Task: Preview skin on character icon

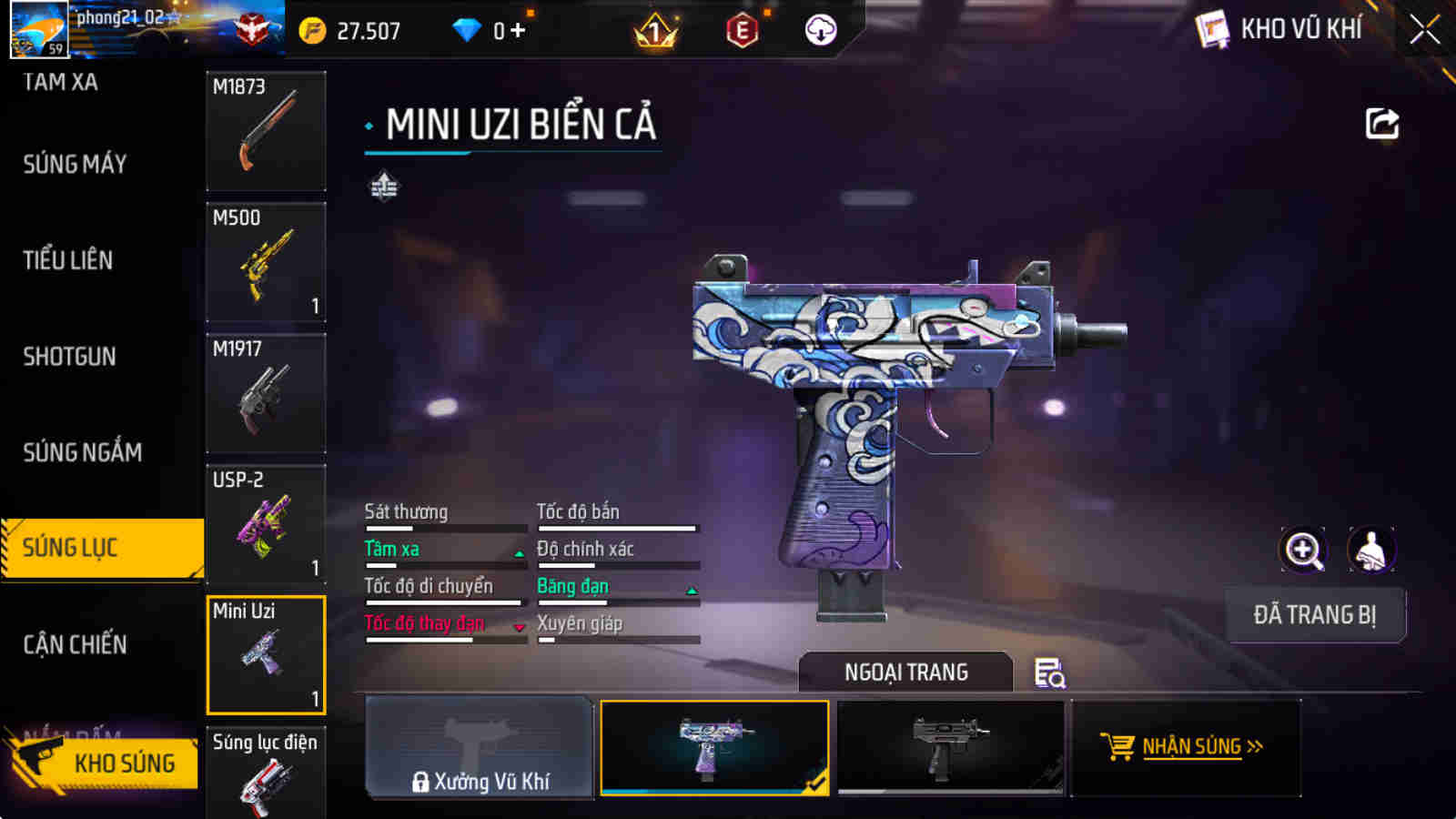Action: [1370, 550]
